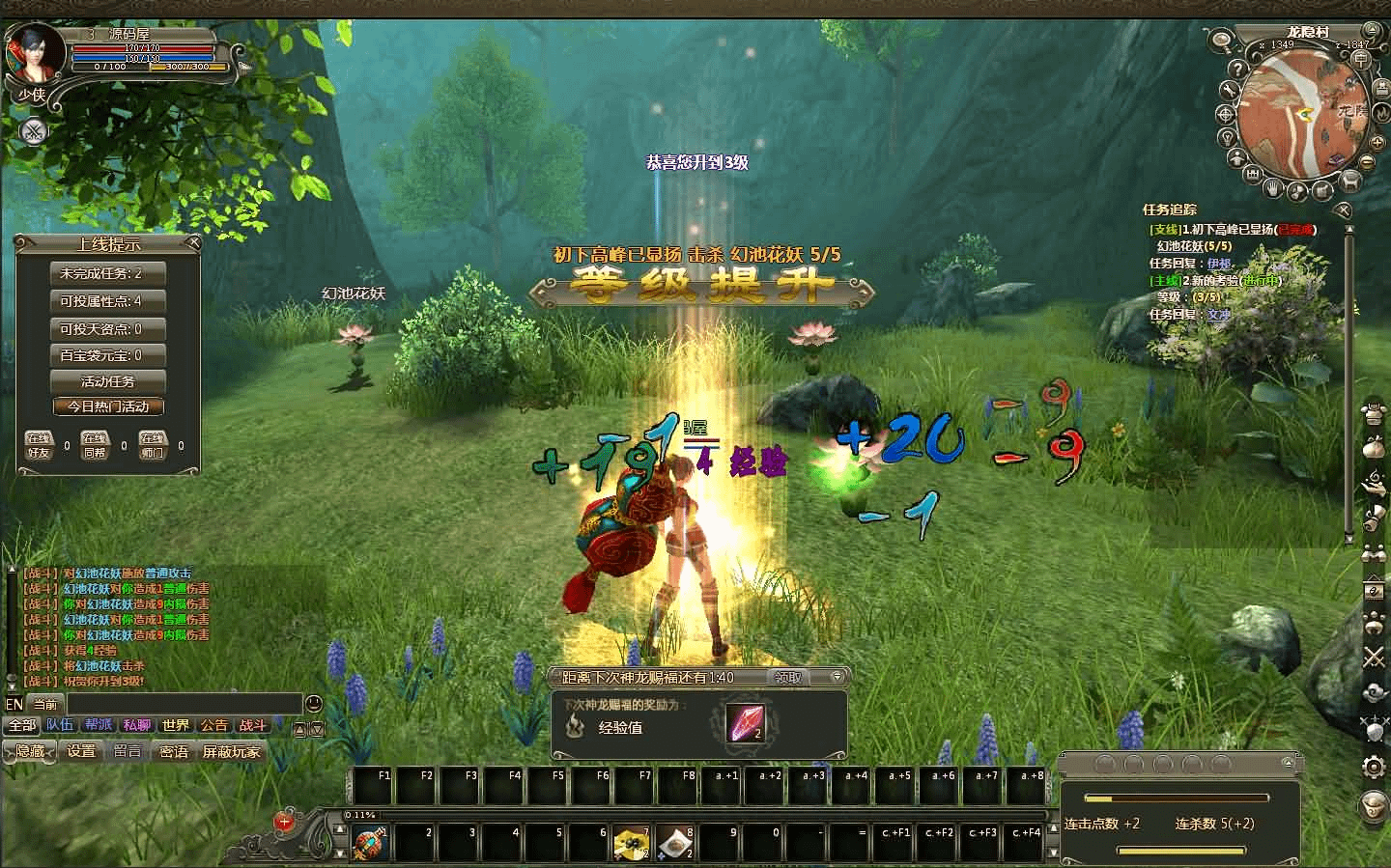Open the 活动任务 activity quests button
The width and height of the screenshot is (1391, 868).
107,381
